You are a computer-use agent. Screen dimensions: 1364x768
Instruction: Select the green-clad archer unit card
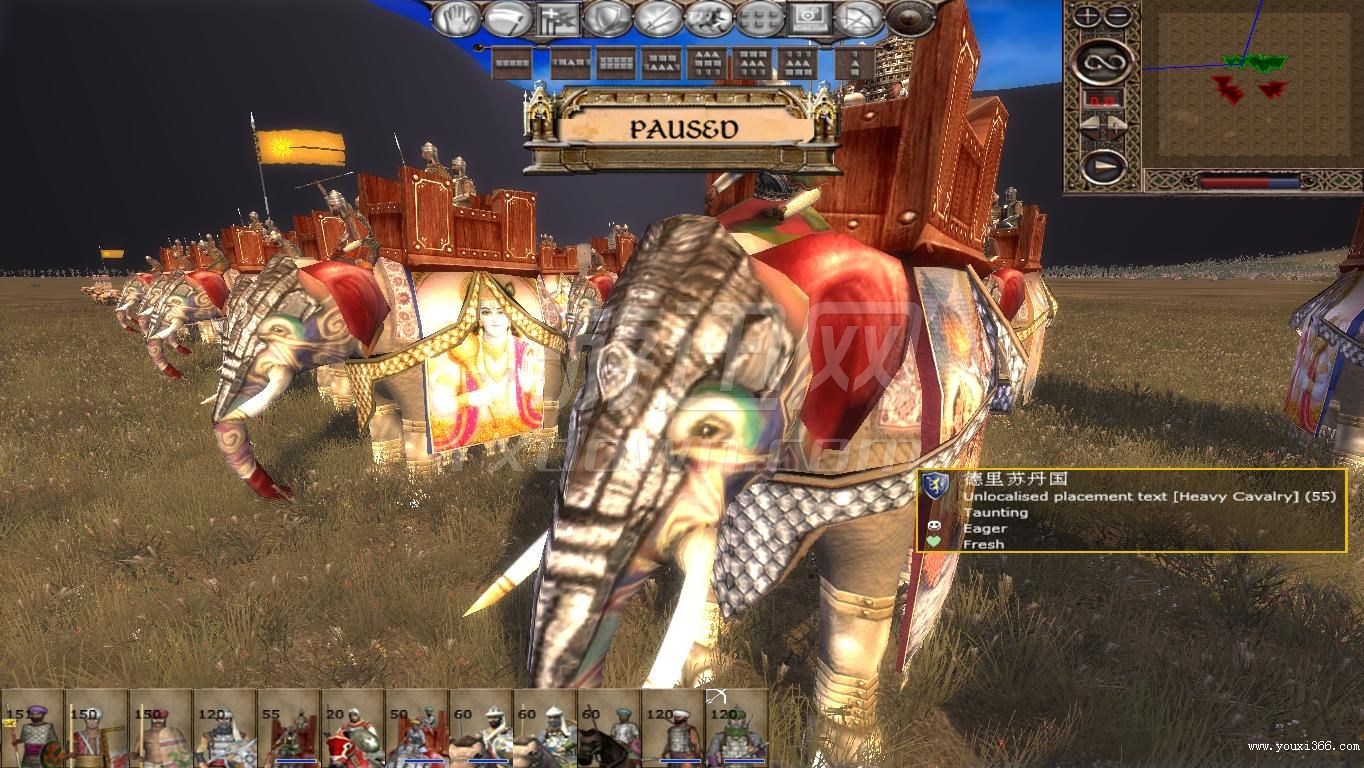coord(736,728)
